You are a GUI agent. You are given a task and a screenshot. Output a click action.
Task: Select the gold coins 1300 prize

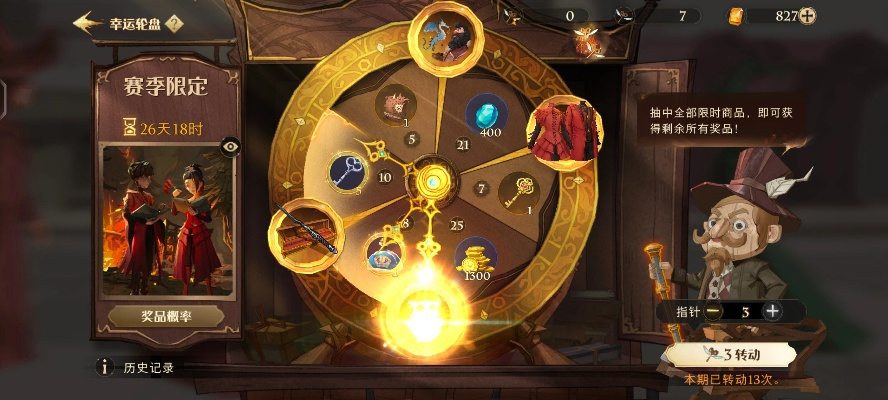pyautogui.click(x=476, y=258)
